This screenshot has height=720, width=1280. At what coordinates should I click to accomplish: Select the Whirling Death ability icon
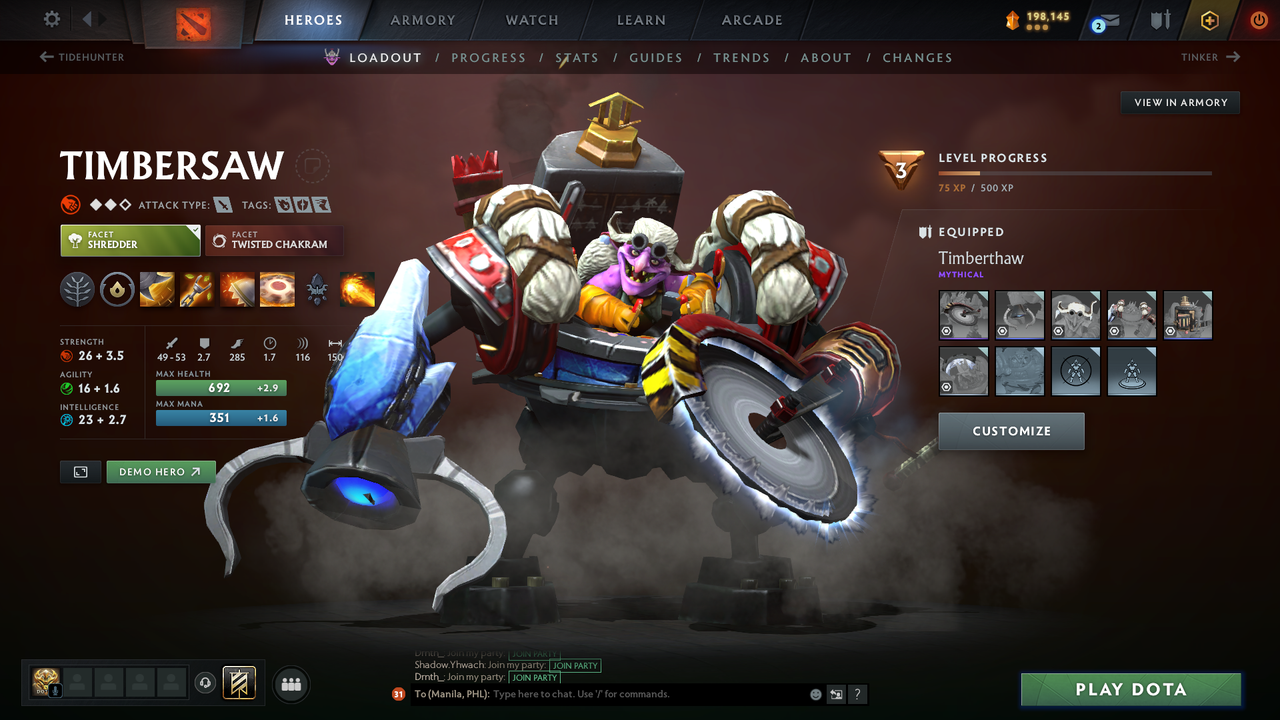[157, 290]
